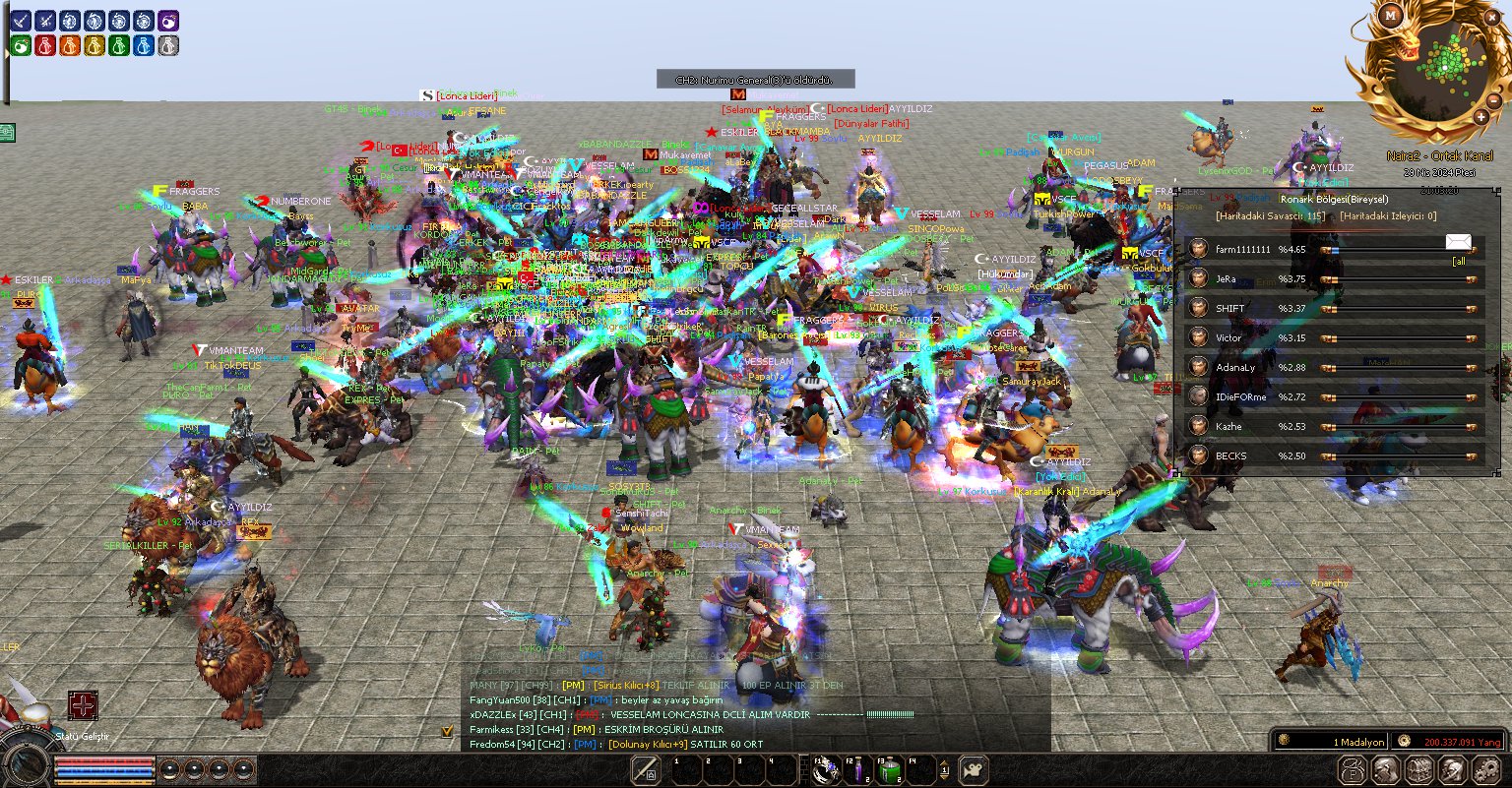Click the Dolunay Kılıcı+9 item link in chat
The width and height of the screenshot is (1512, 788).
648,745
